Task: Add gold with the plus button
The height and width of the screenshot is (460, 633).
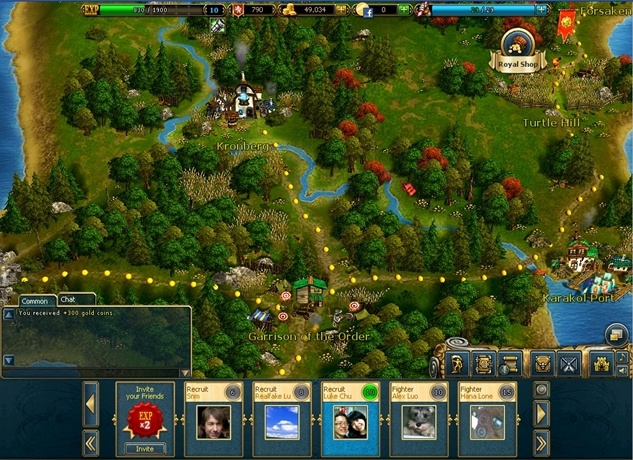Action: (340, 11)
